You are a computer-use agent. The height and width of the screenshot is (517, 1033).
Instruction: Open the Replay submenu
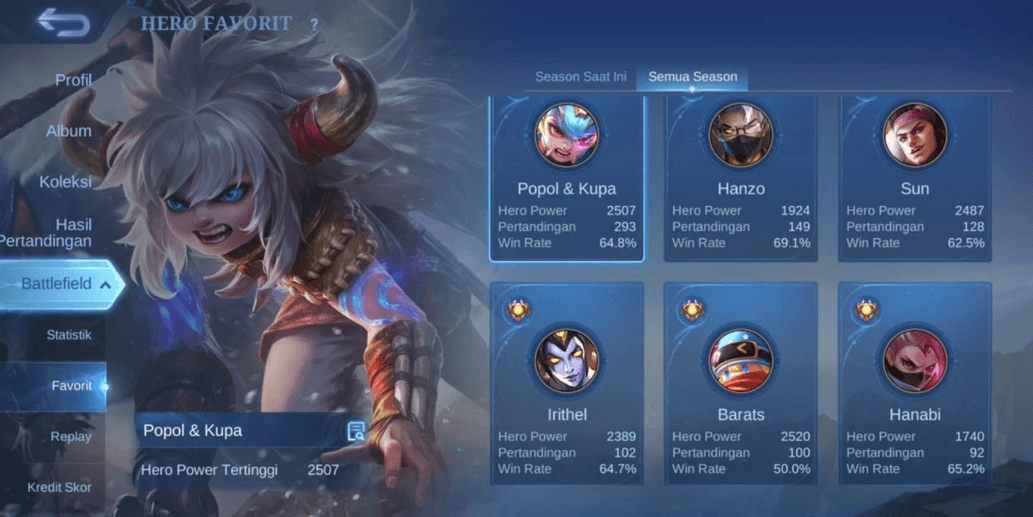click(x=70, y=437)
